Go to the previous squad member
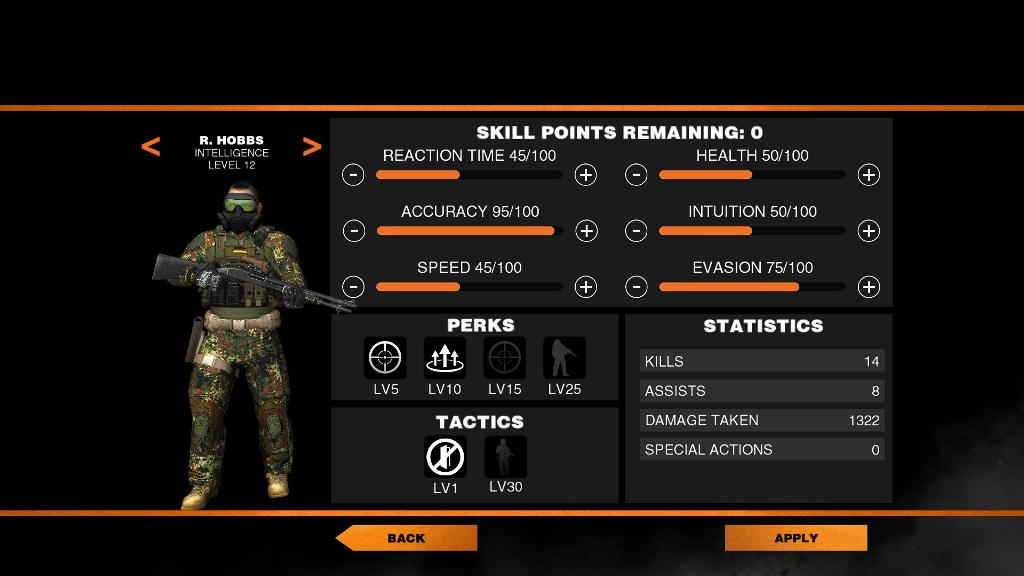Viewport: 1024px width, 576px height. 150,147
